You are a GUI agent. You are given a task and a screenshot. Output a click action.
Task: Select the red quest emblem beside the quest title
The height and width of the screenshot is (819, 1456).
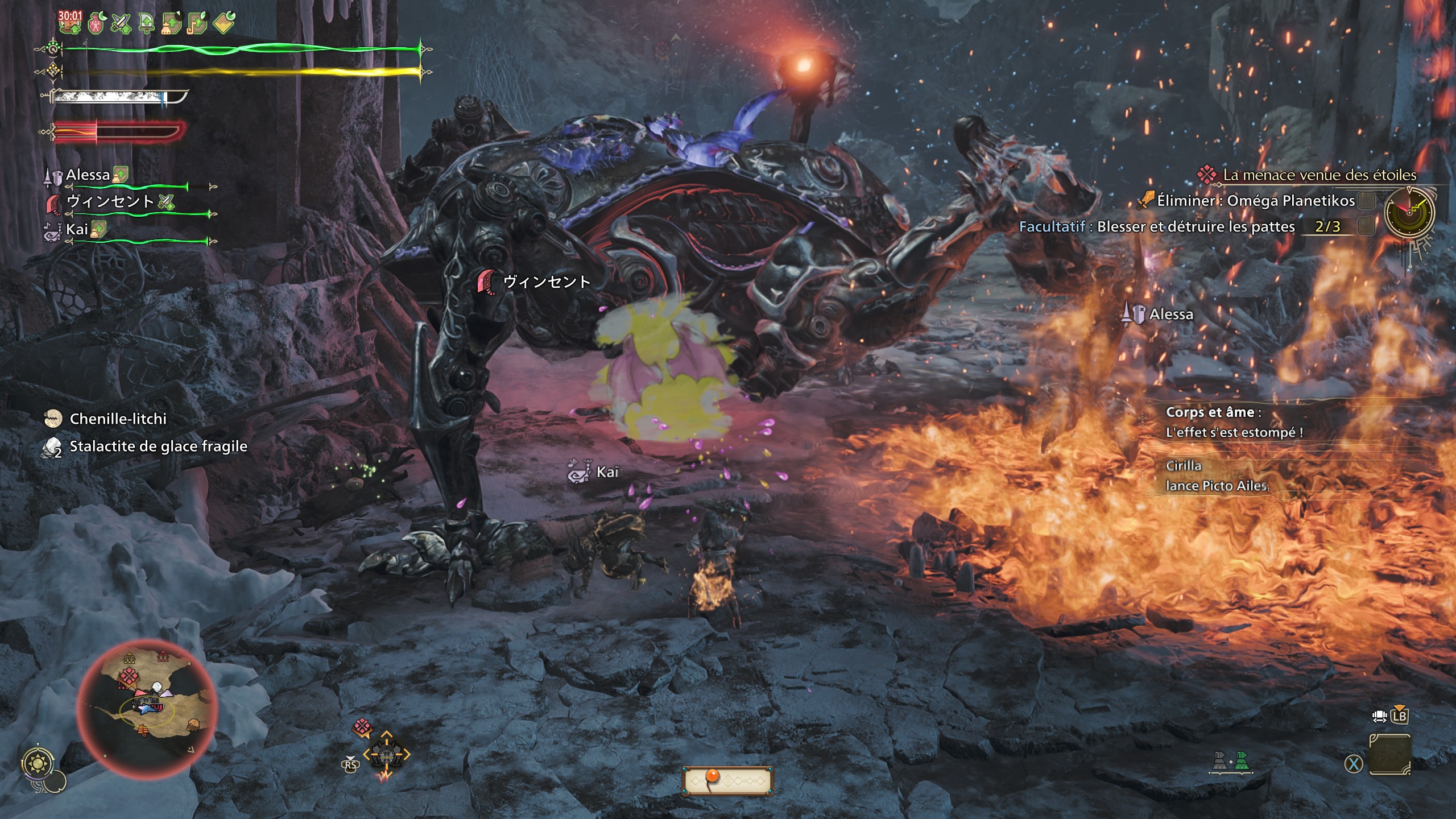coord(1207,175)
